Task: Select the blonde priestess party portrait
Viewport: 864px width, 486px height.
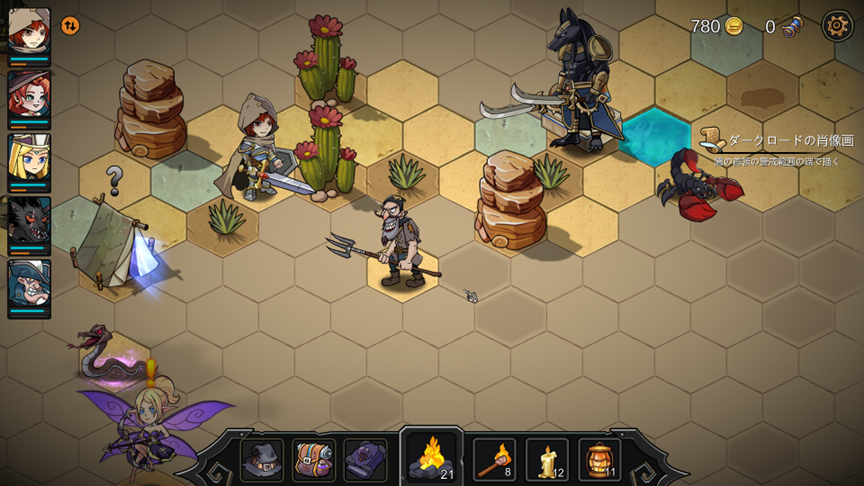Action: point(29,160)
